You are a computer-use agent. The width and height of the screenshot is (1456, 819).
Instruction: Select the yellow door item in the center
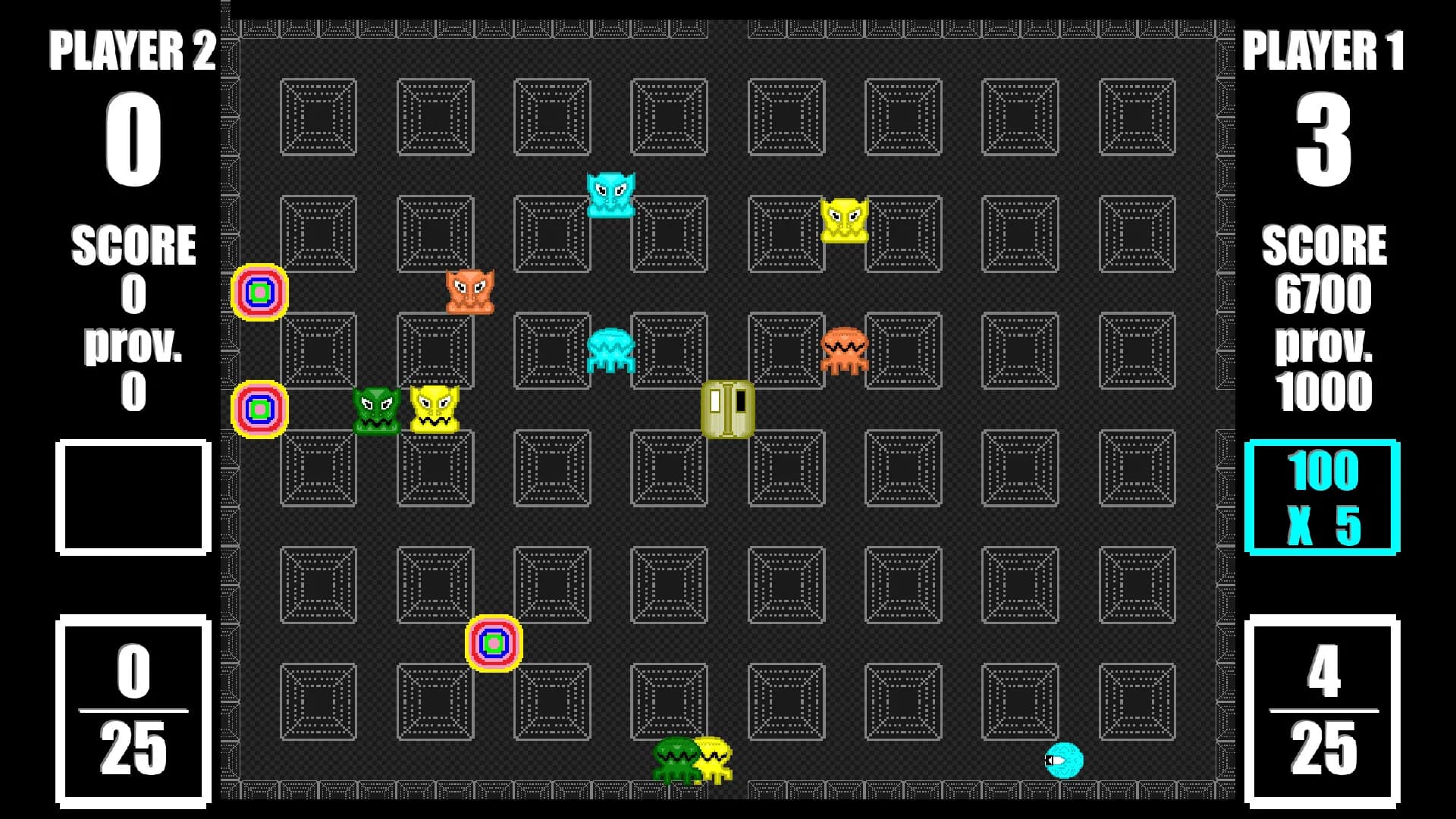(x=726, y=409)
